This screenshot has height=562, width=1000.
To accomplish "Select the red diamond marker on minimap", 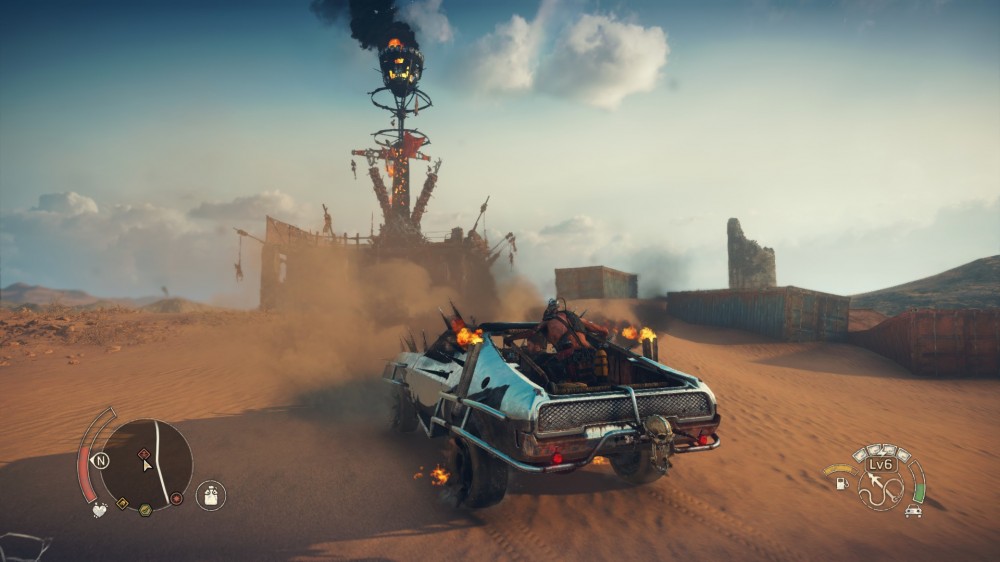I will (x=143, y=454).
